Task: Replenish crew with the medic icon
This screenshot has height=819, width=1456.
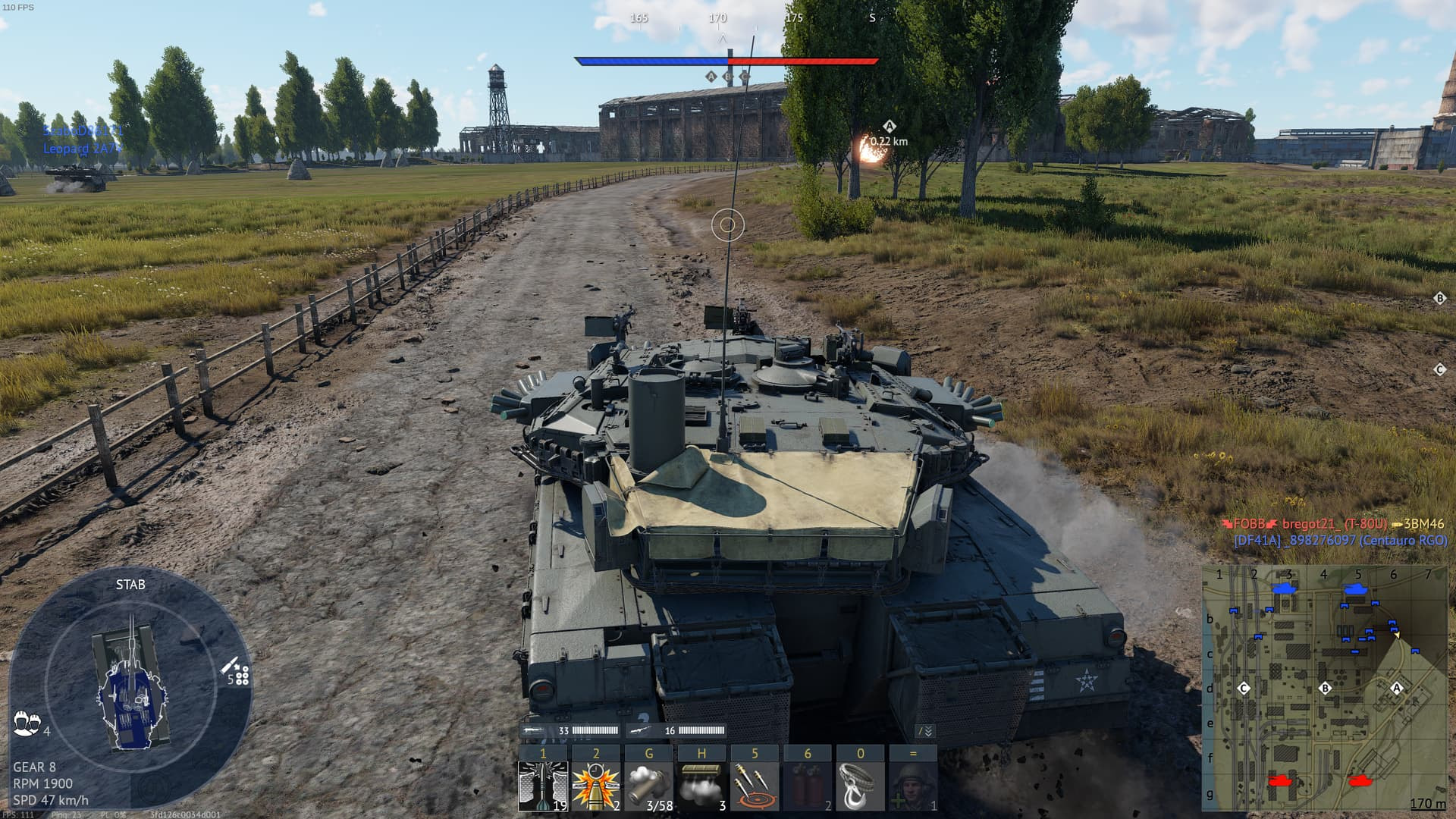Action: click(x=912, y=785)
